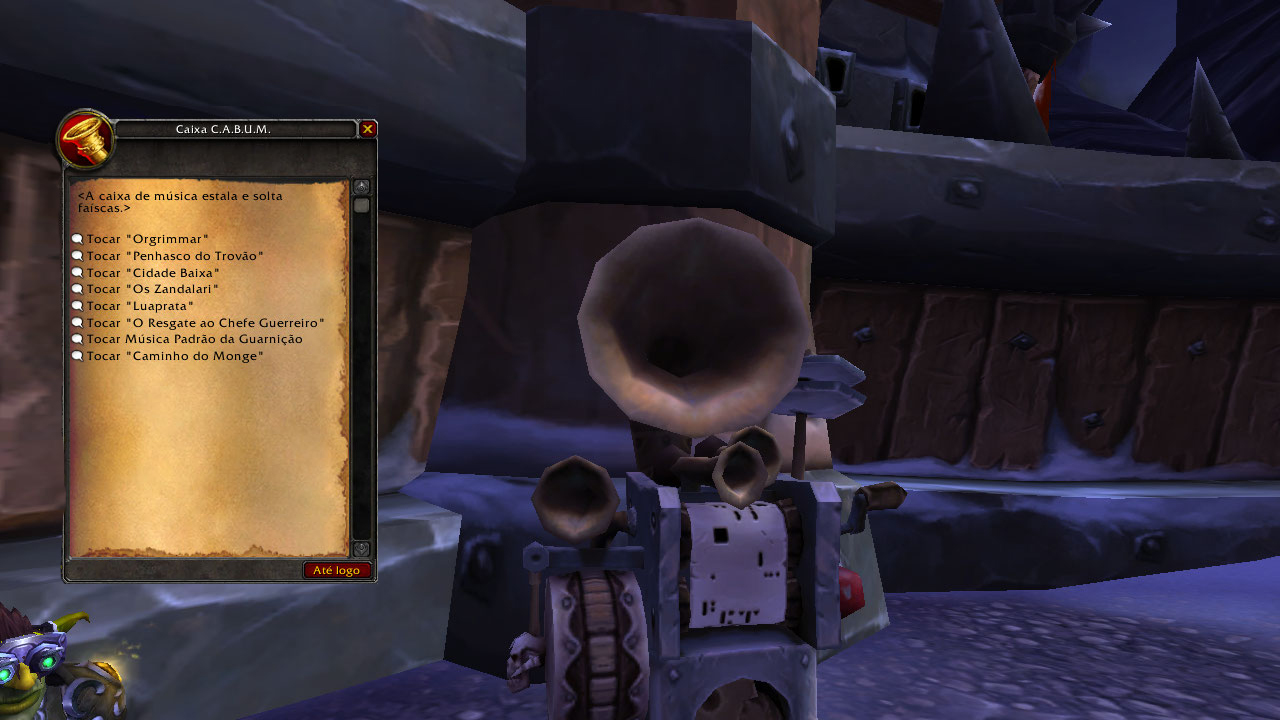Select Tocar "Caminho do Monge"

click(174, 356)
